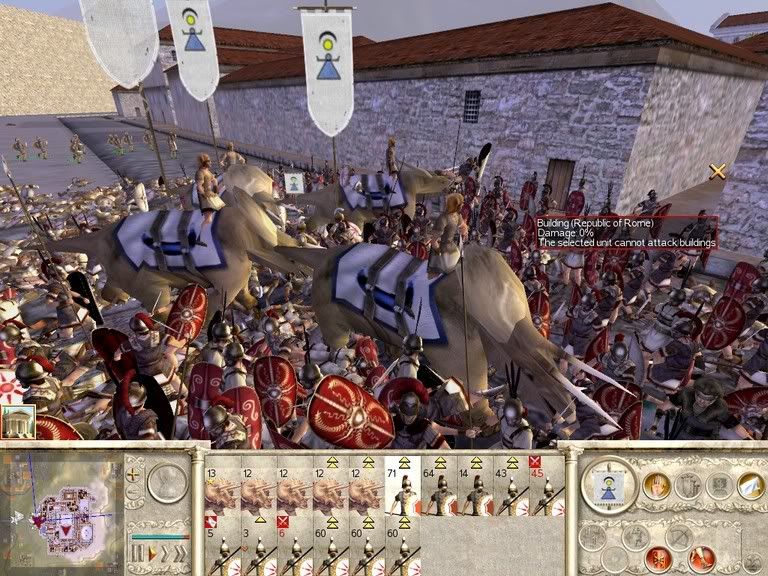The width and height of the screenshot is (768, 576).
Task: Select the elephant unit with 13 soldiers
Action: [x=222, y=488]
